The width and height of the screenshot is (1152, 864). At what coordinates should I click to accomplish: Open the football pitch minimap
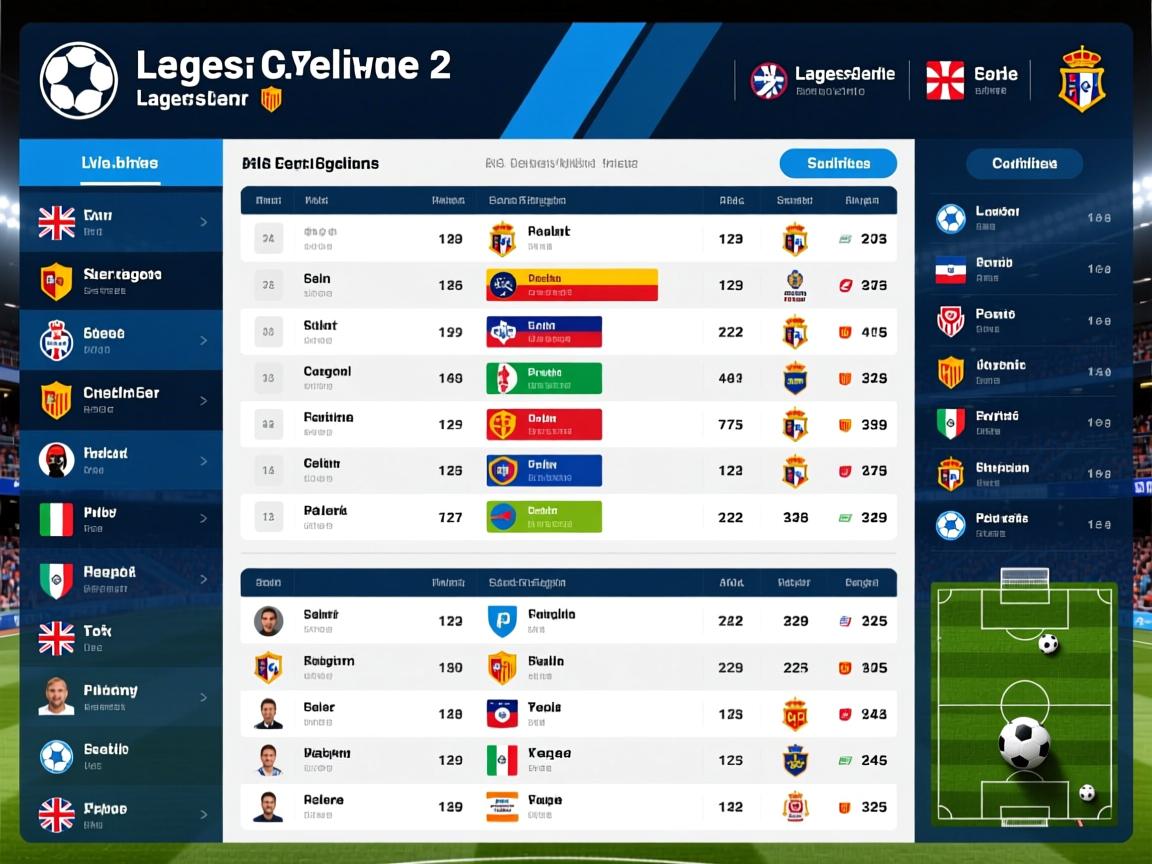point(1024,703)
